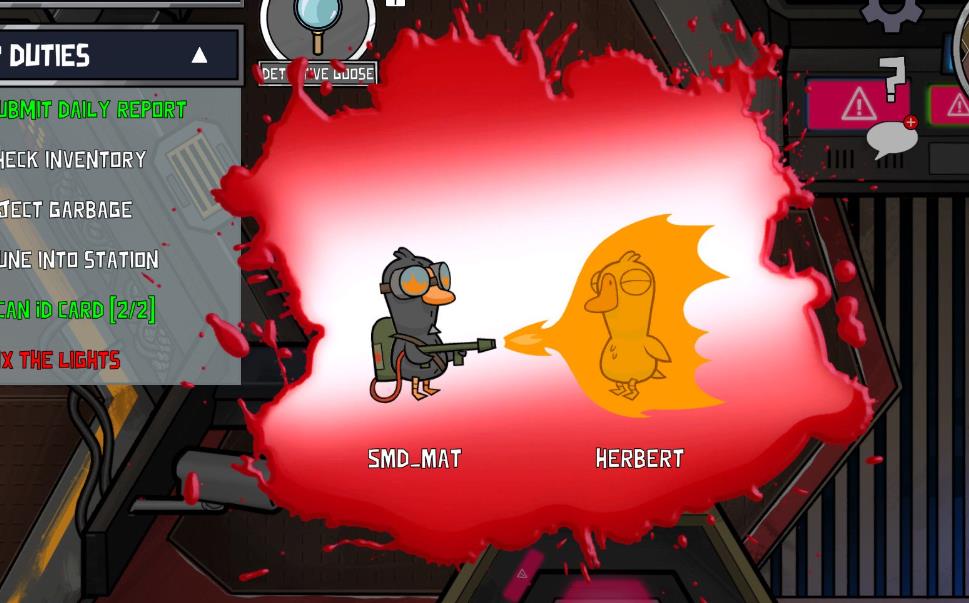Choose the Eject Garbage duty

[x=66, y=209]
